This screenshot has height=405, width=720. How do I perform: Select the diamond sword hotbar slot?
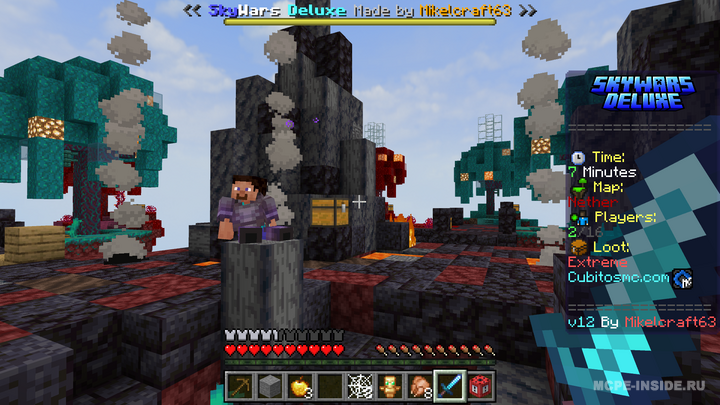(450, 385)
